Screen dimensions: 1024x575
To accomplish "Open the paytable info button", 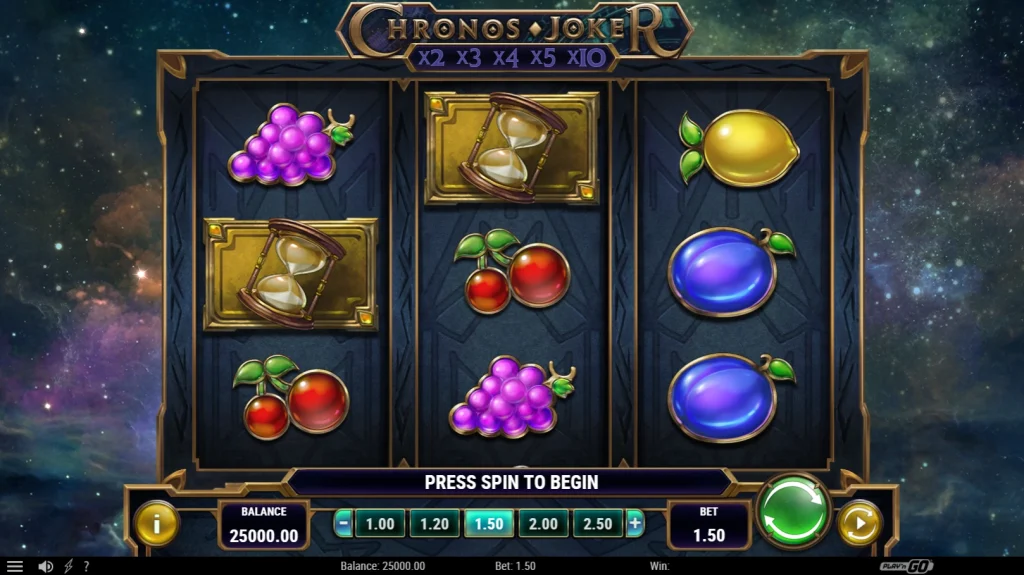I will [157, 522].
